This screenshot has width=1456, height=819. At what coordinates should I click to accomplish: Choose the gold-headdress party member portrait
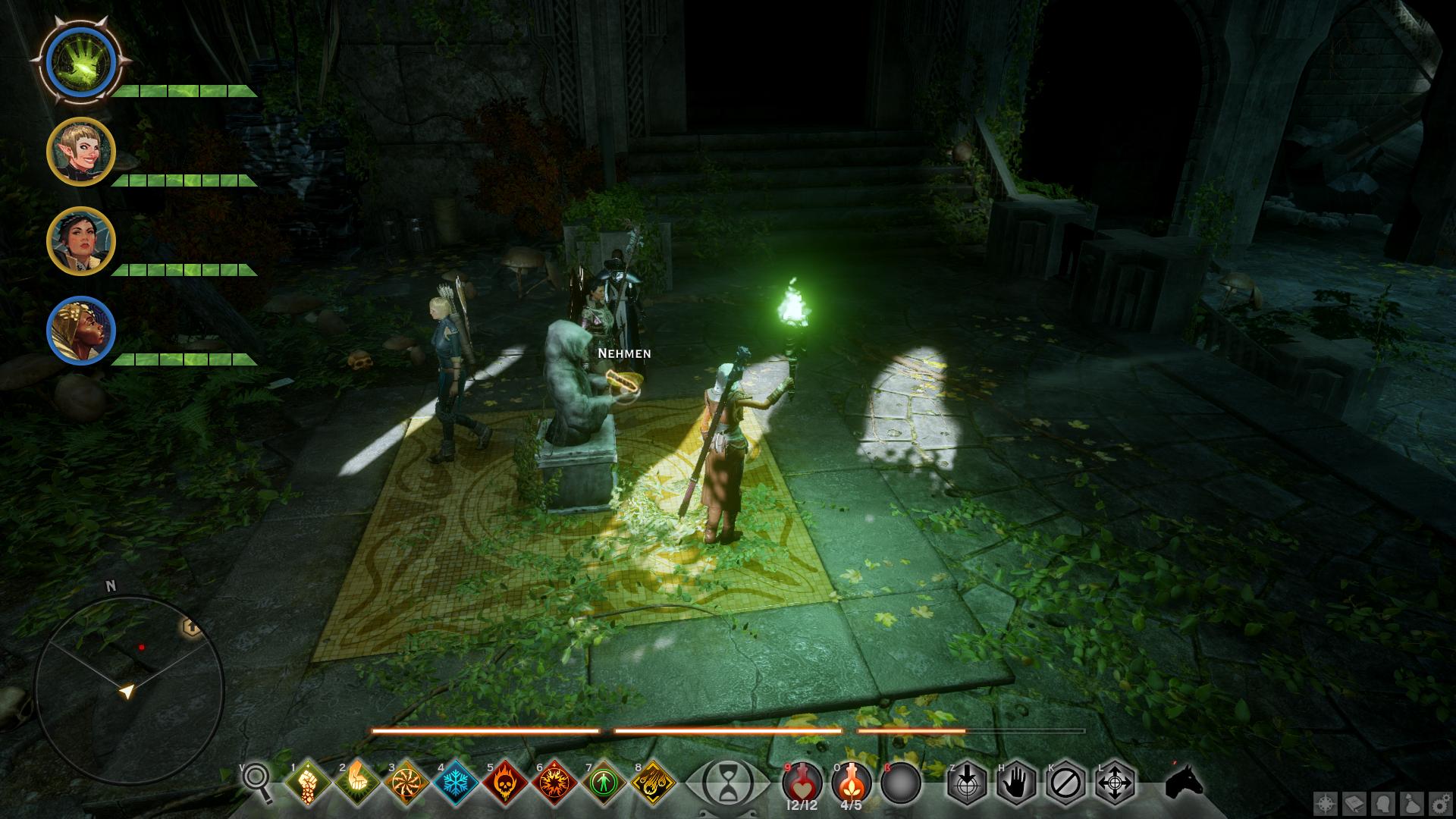[x=80, y=330]
